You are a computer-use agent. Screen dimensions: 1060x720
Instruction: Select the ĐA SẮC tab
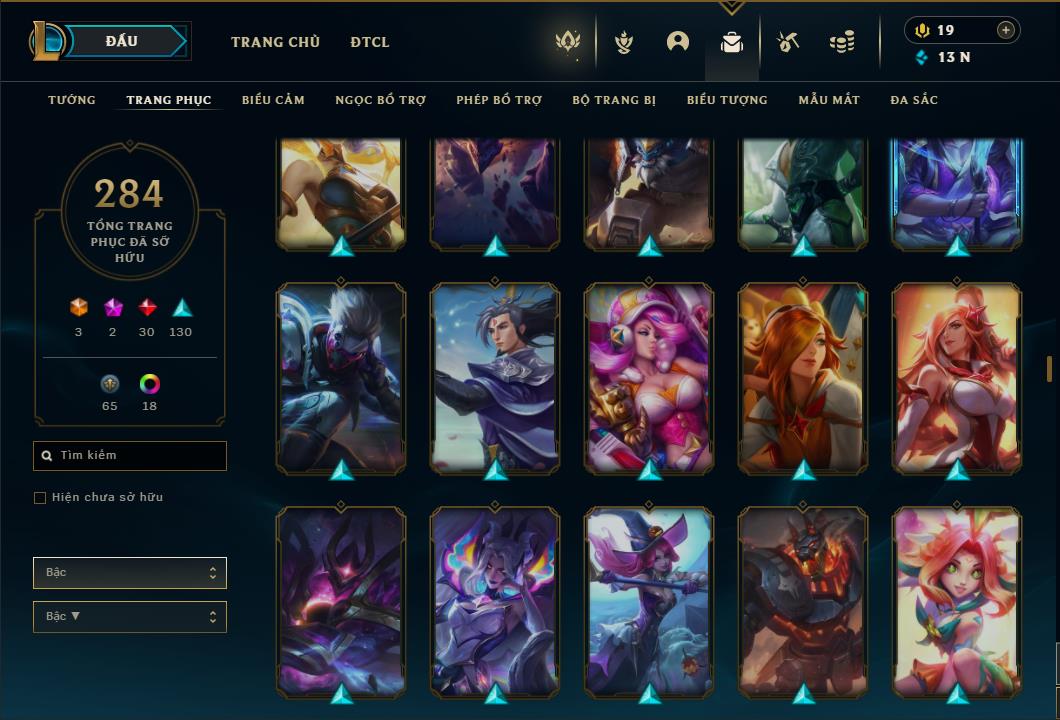click(x=914, y=100)
